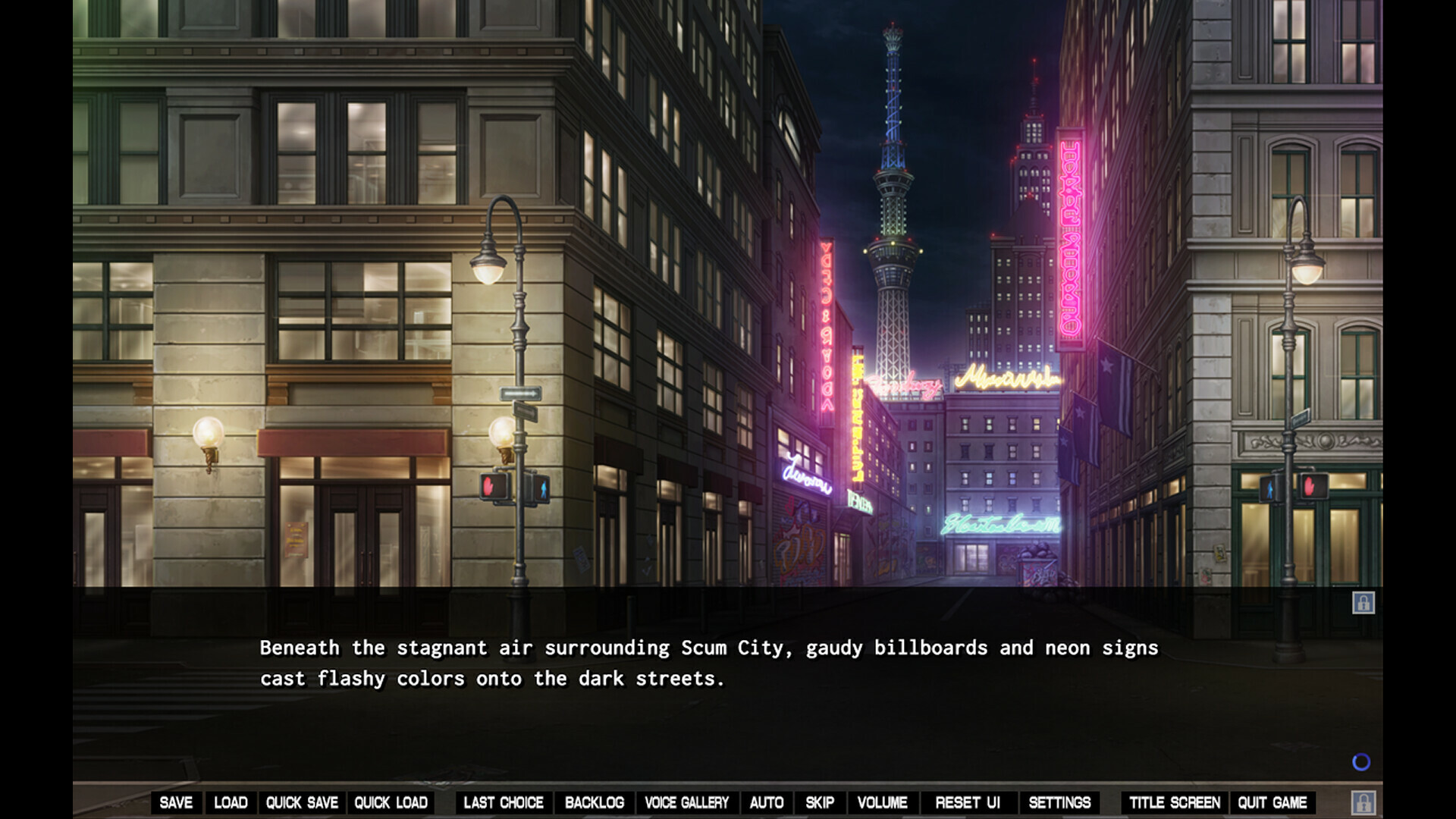Image resolution: width=1456 pixels, height=819 pixels.
Task: Open the Load screen
Action: (231, 802)
